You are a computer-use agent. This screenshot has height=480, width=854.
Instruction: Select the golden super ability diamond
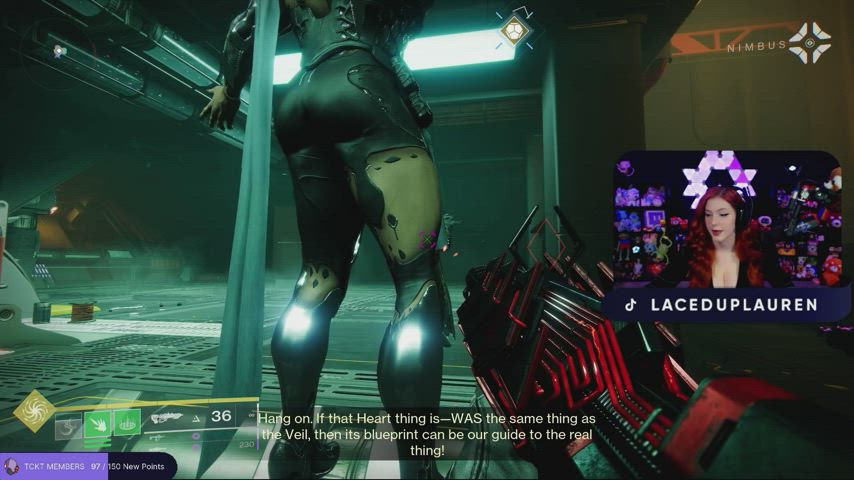[x=34, y=412]
